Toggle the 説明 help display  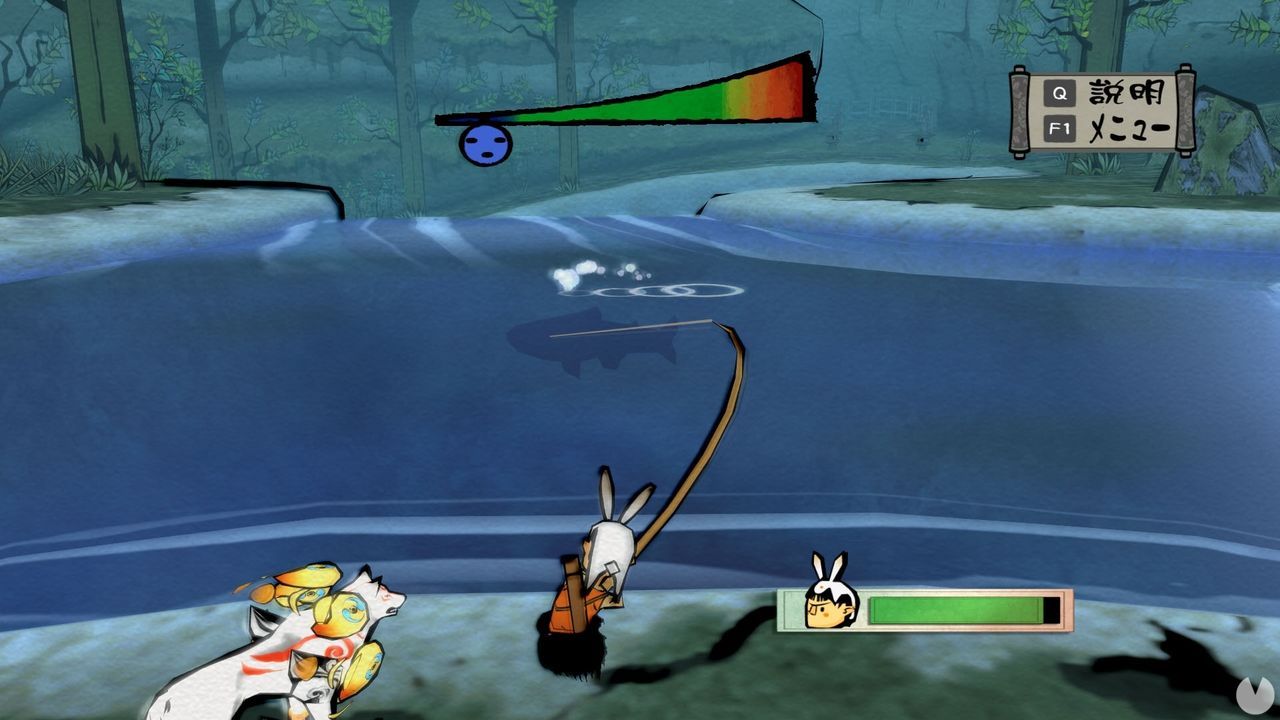point(1128,93)
